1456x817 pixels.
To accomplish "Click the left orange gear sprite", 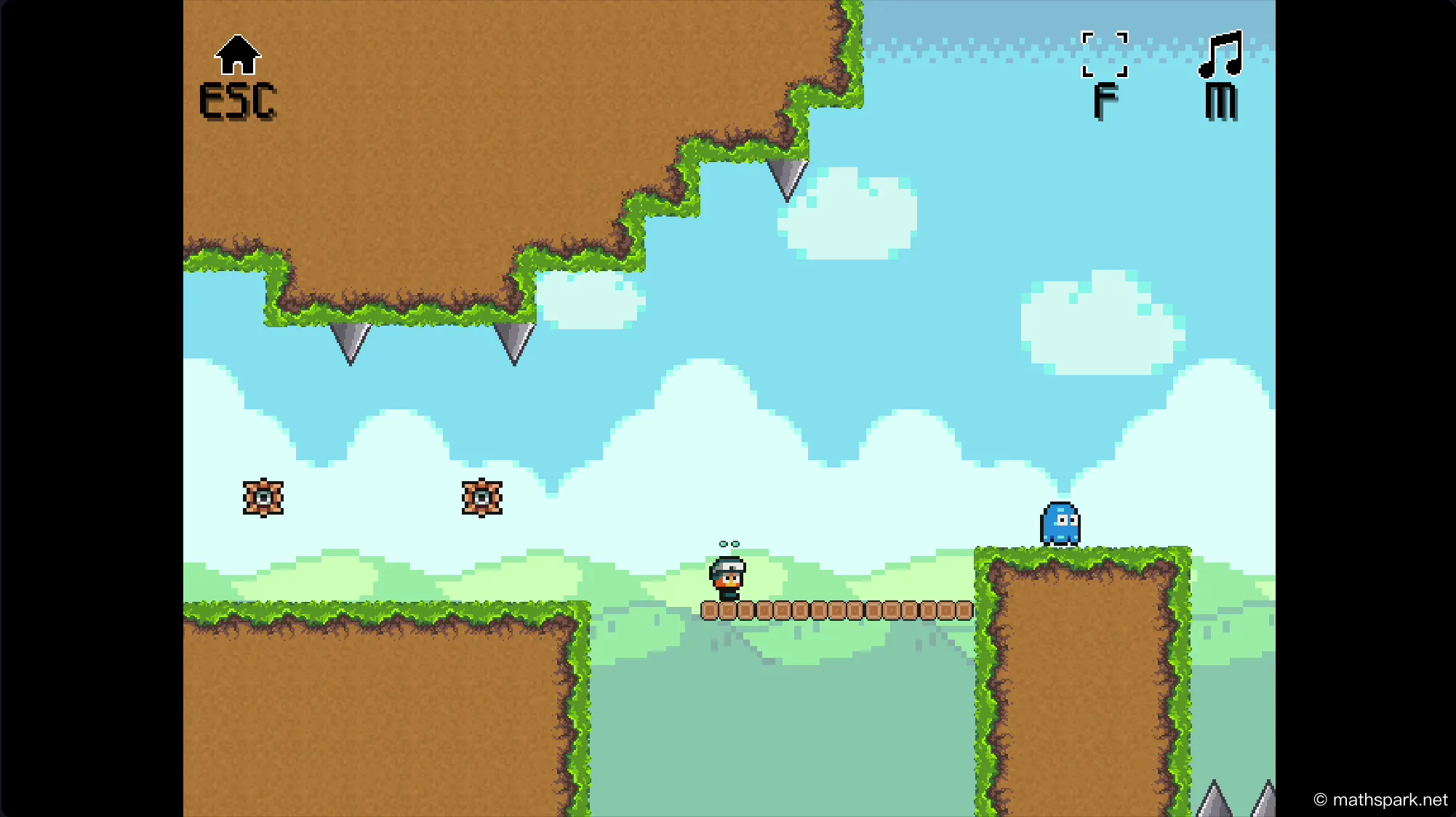I will 263,497.
